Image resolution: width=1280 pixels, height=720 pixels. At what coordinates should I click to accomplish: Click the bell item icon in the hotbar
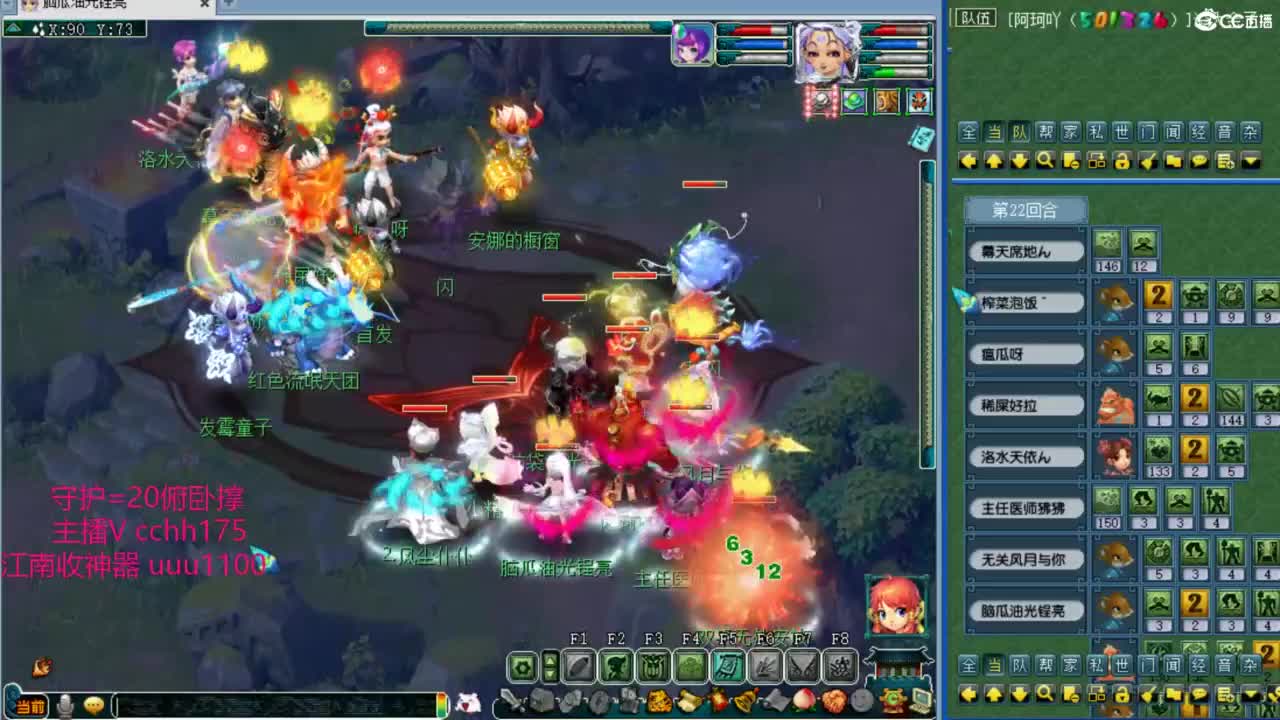746,700
